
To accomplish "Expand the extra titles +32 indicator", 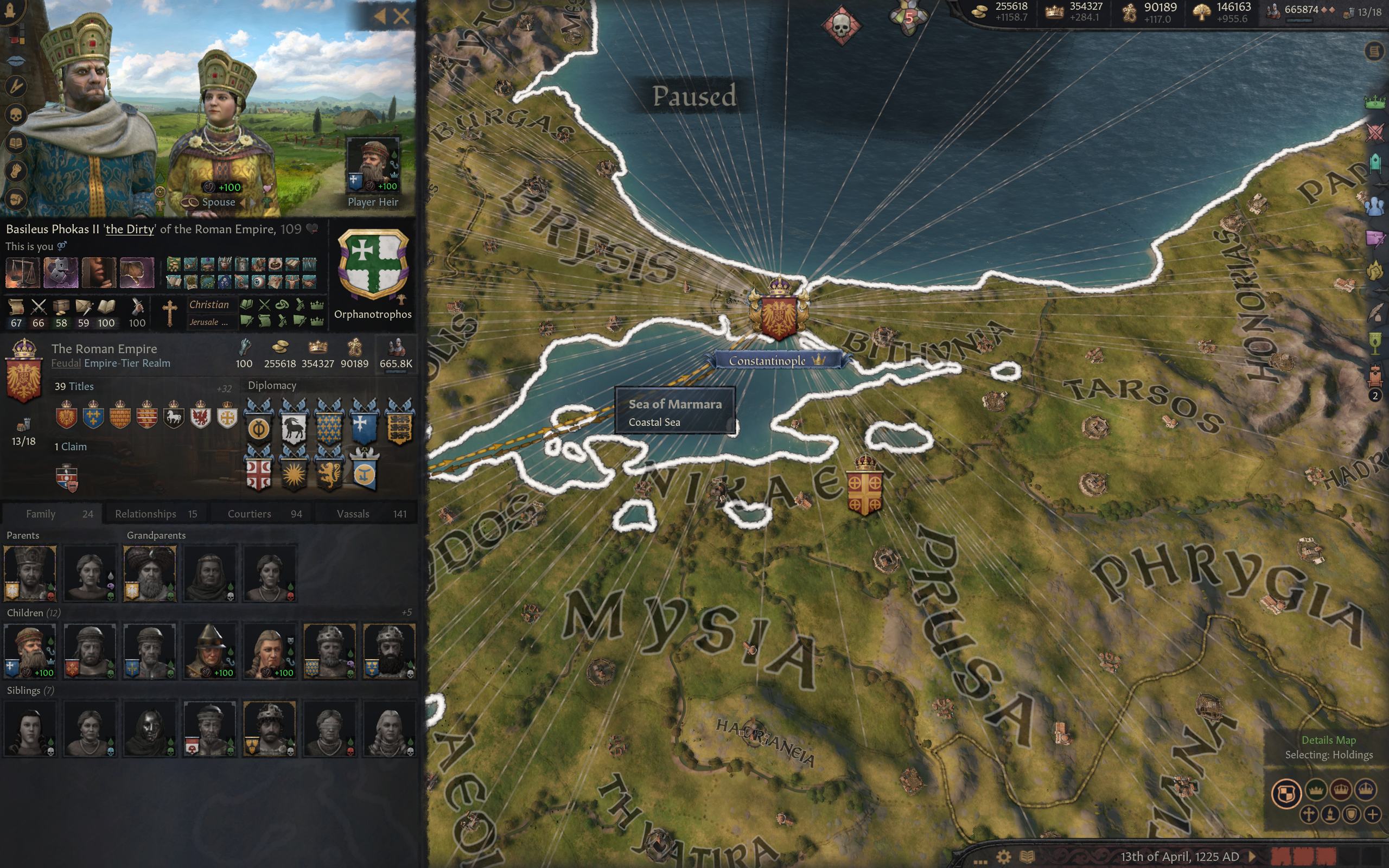I will click(224, 388).
